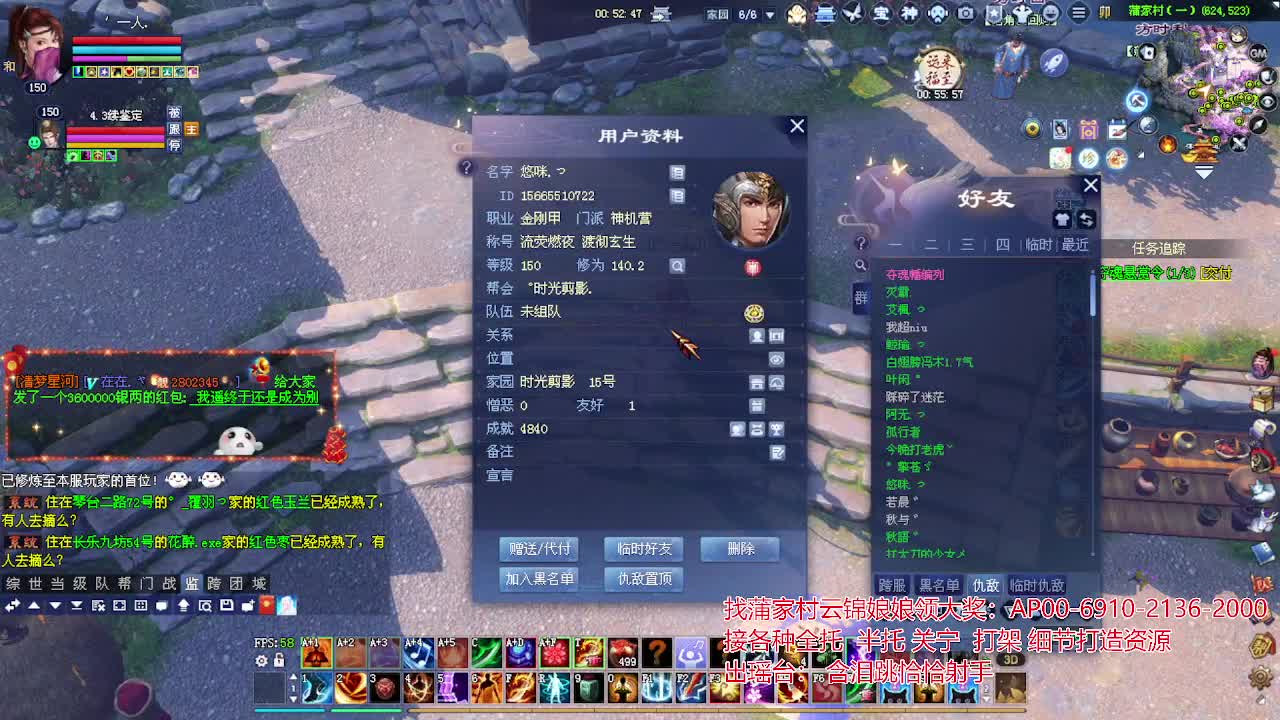Viewport: 1280px width, 720px height.
Task: Click the red triangle expander below the minimap
Action: pyautogui.click(x=1205, y=172)
